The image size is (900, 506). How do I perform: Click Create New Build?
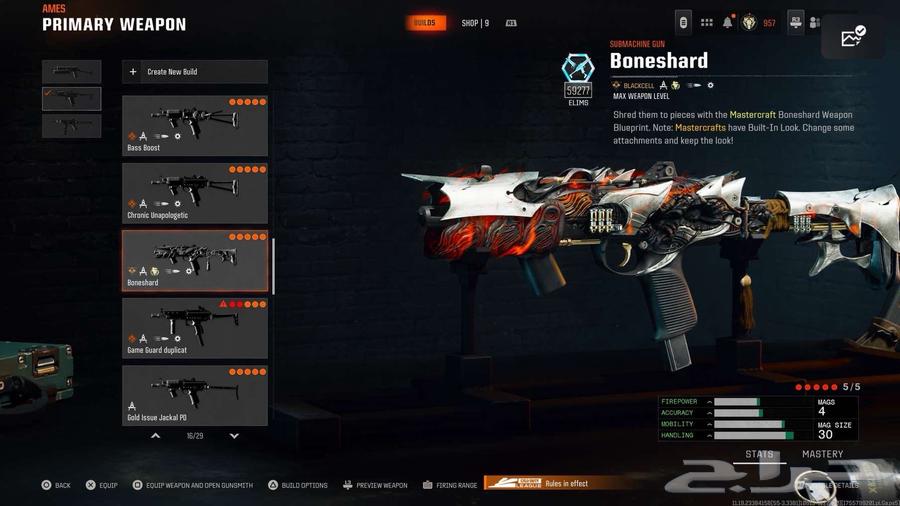[x=194, y=72]
